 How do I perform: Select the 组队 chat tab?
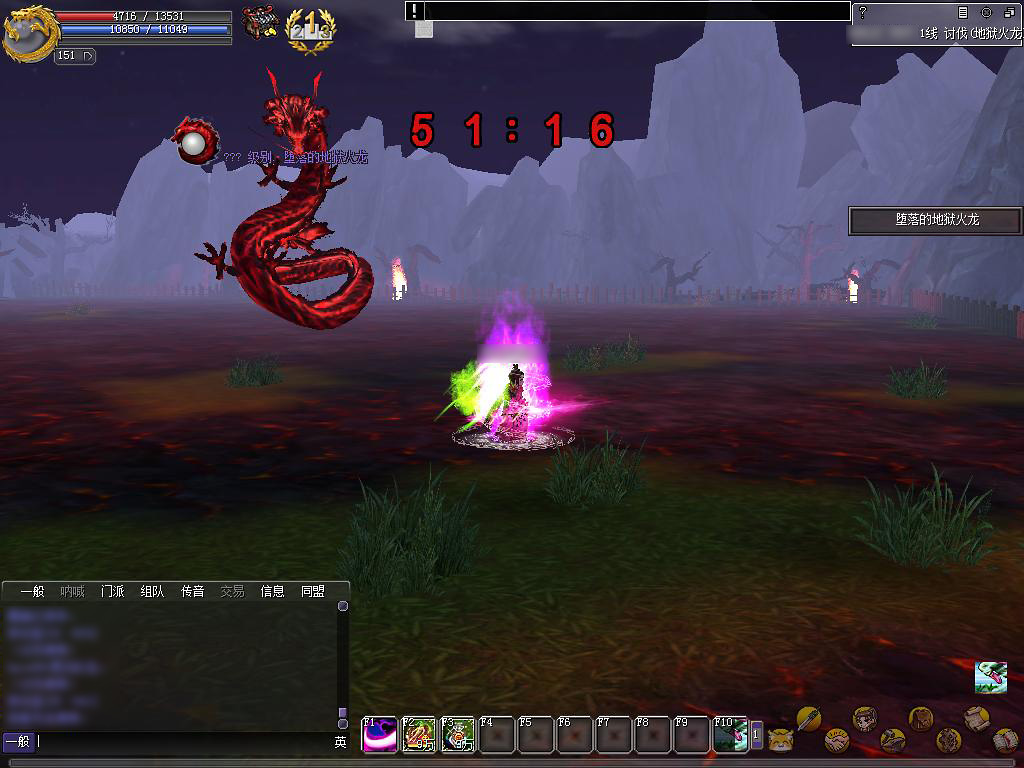152,592
